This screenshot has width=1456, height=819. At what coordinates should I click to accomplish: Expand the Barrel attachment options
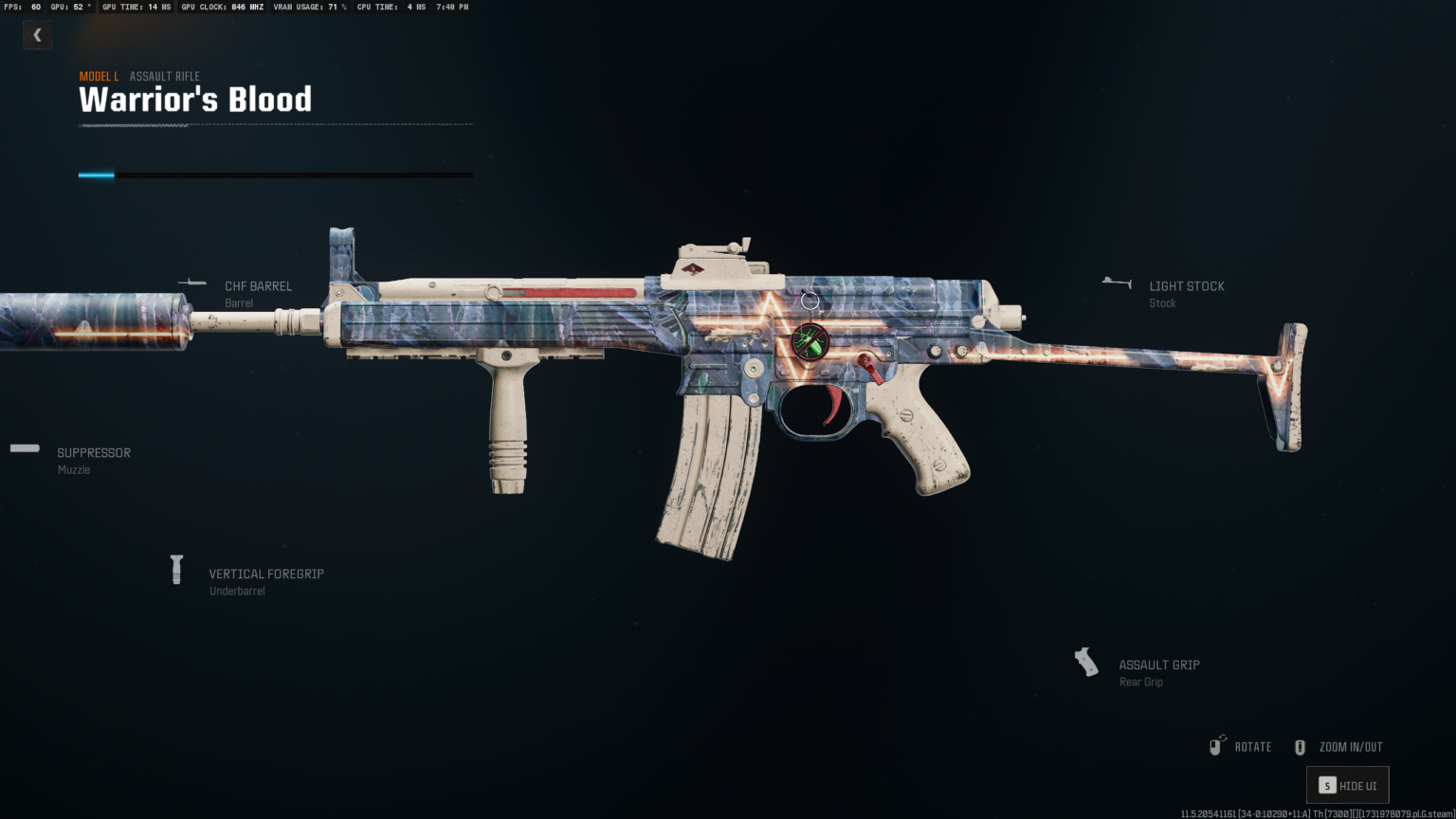point(258,286)
